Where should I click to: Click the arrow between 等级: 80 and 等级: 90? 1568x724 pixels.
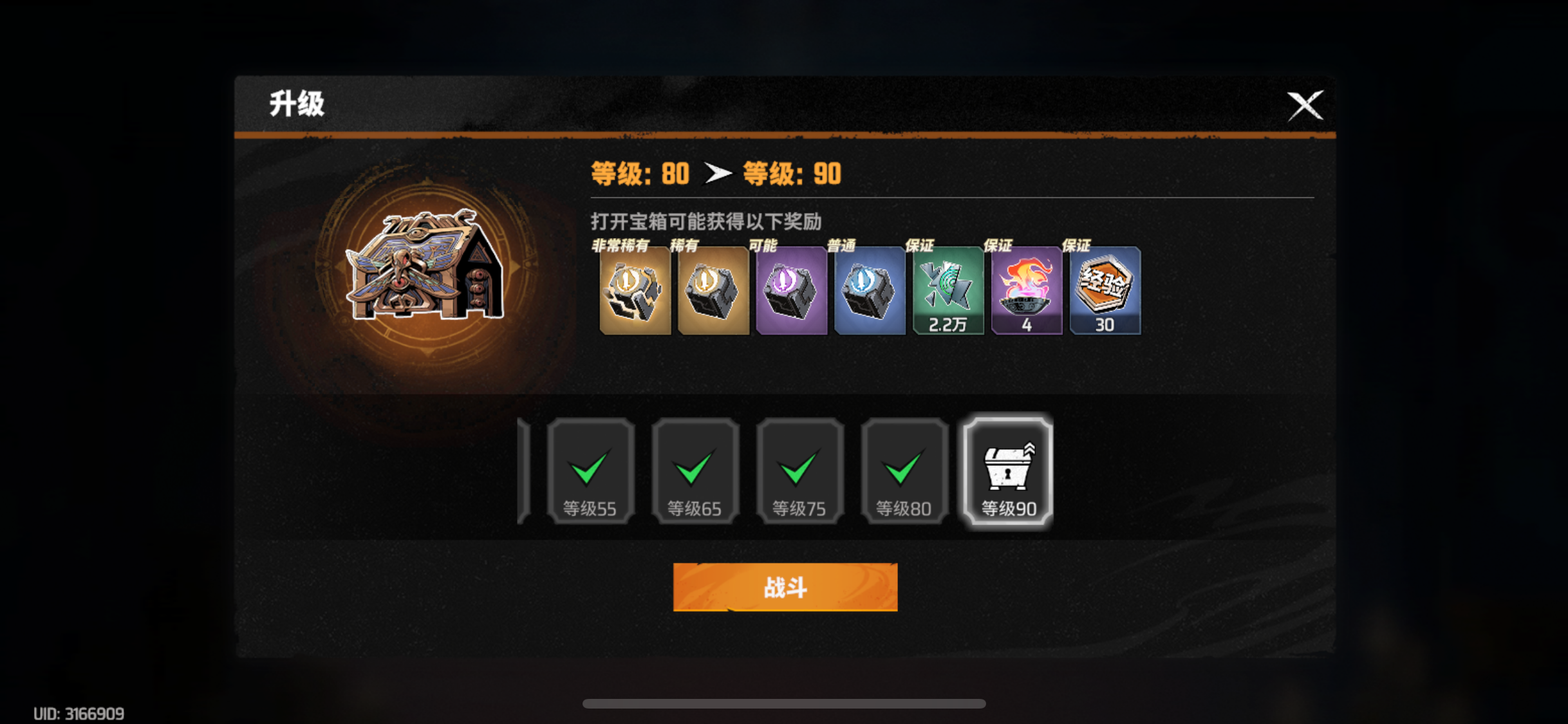(719, 172)
